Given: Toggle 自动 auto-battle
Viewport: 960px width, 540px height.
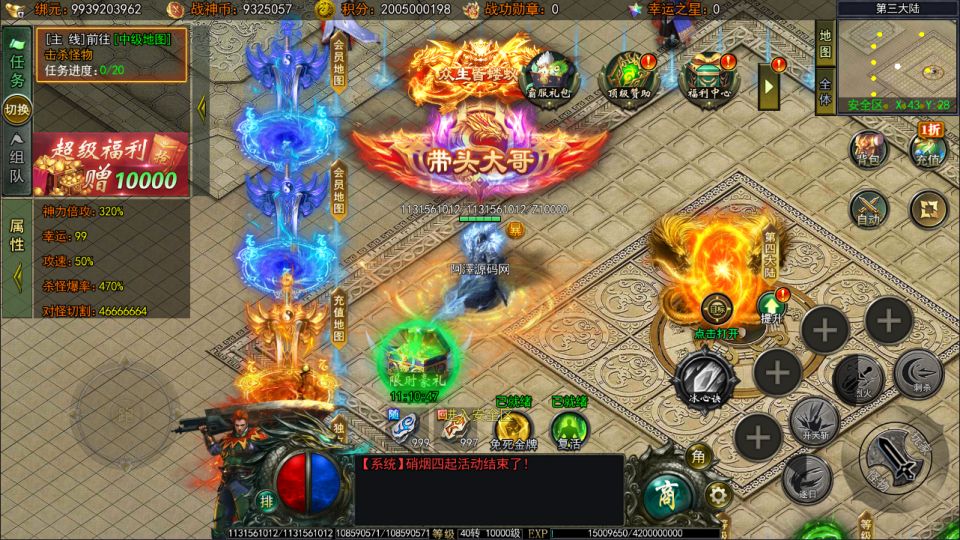Looking at the screenshot, I should coord(868,208).
